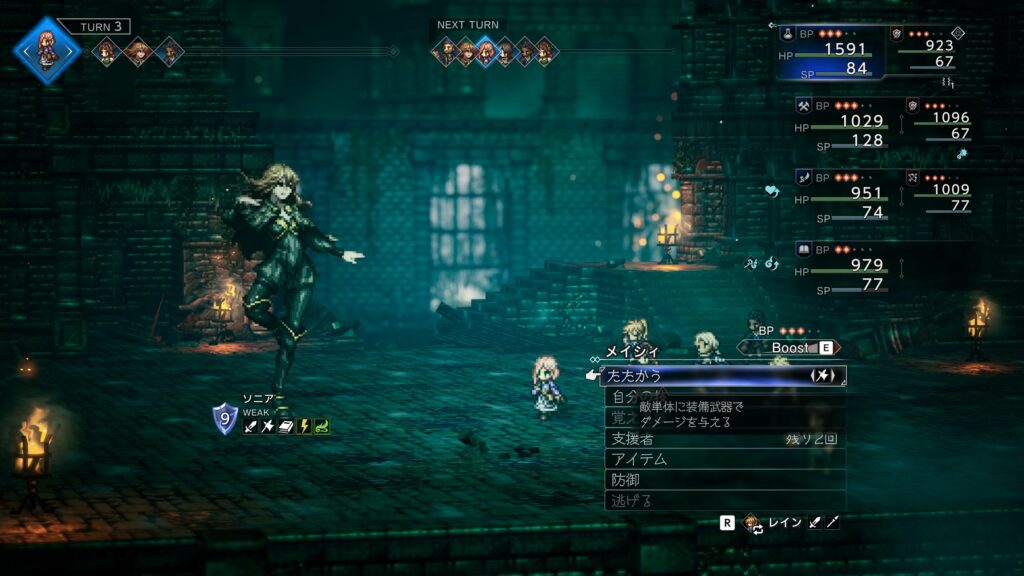Screen dimensions: 1024x576
Task: Select the たたかう attack command
Action: tap(722, 376)
